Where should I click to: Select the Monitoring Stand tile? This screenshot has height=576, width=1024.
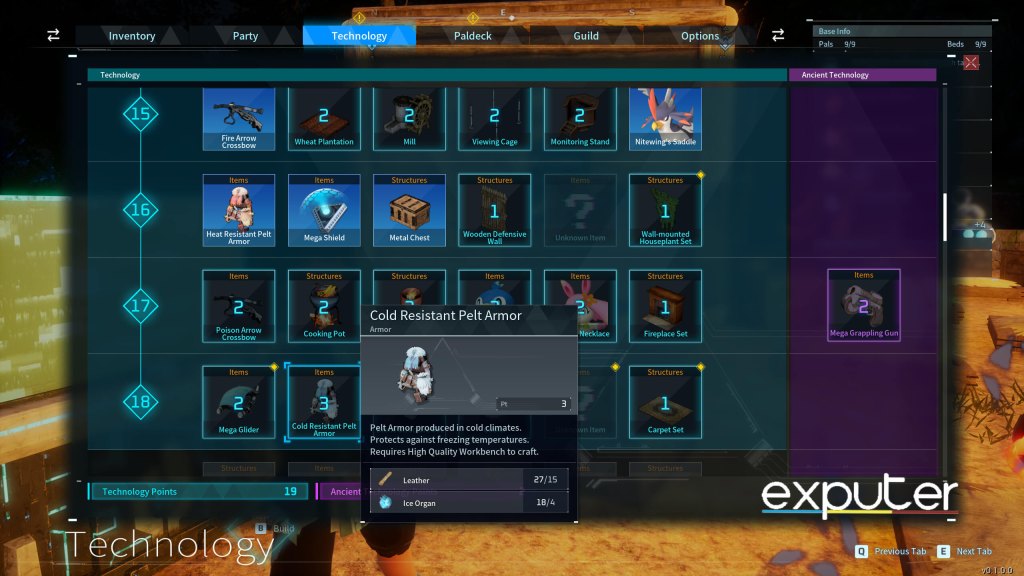click(580, 118)
